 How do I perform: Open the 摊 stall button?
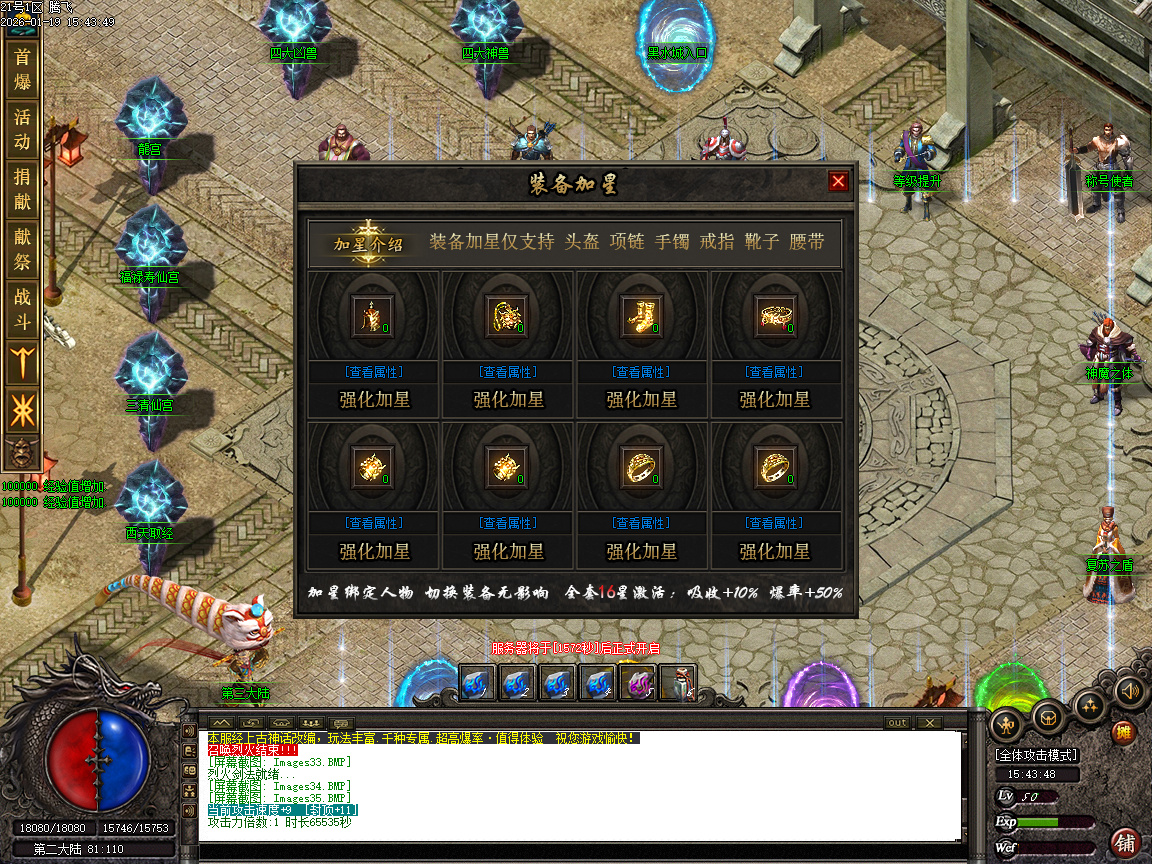coord(1125,733)
